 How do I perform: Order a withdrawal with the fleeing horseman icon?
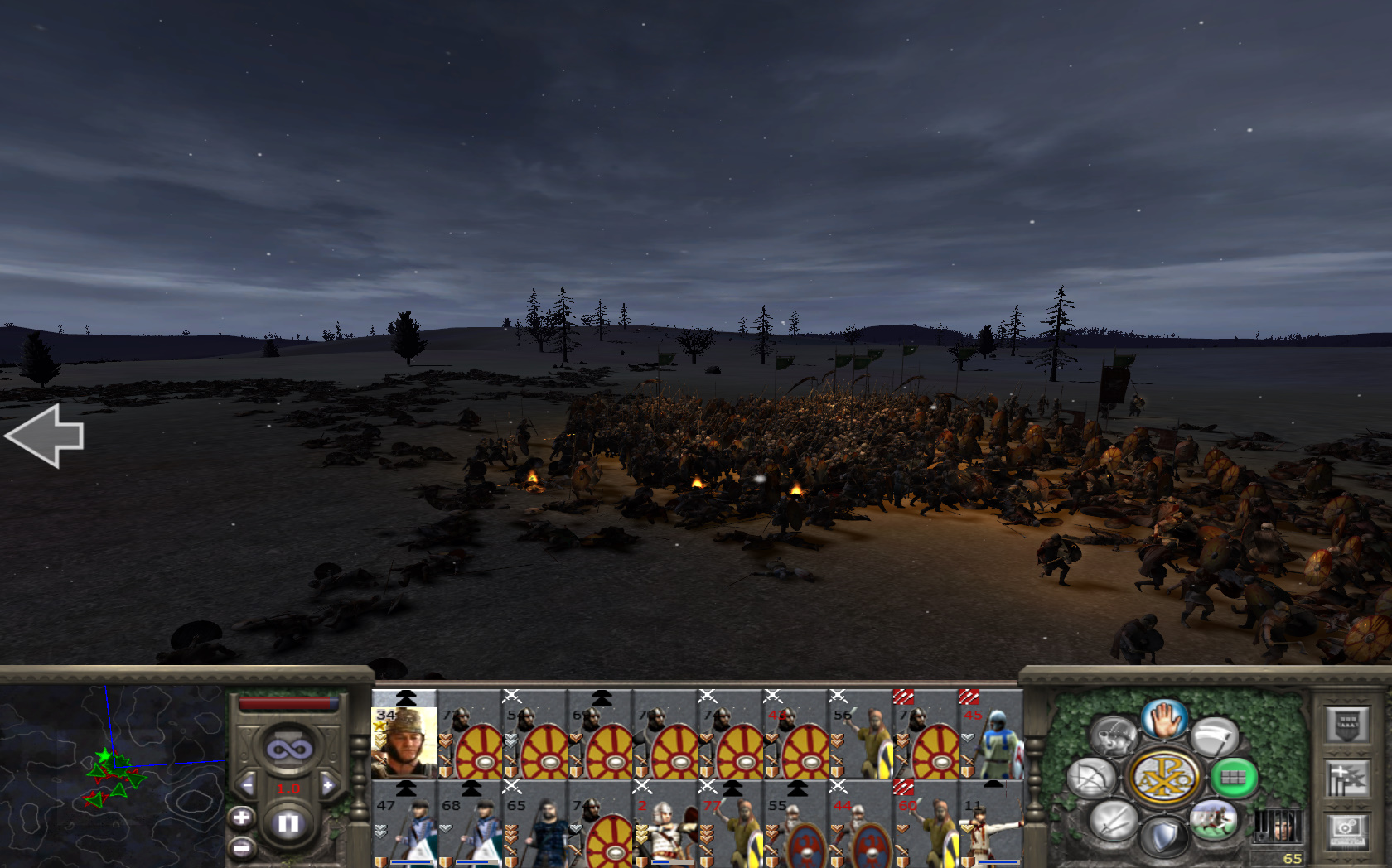[x=1213, y=820]
